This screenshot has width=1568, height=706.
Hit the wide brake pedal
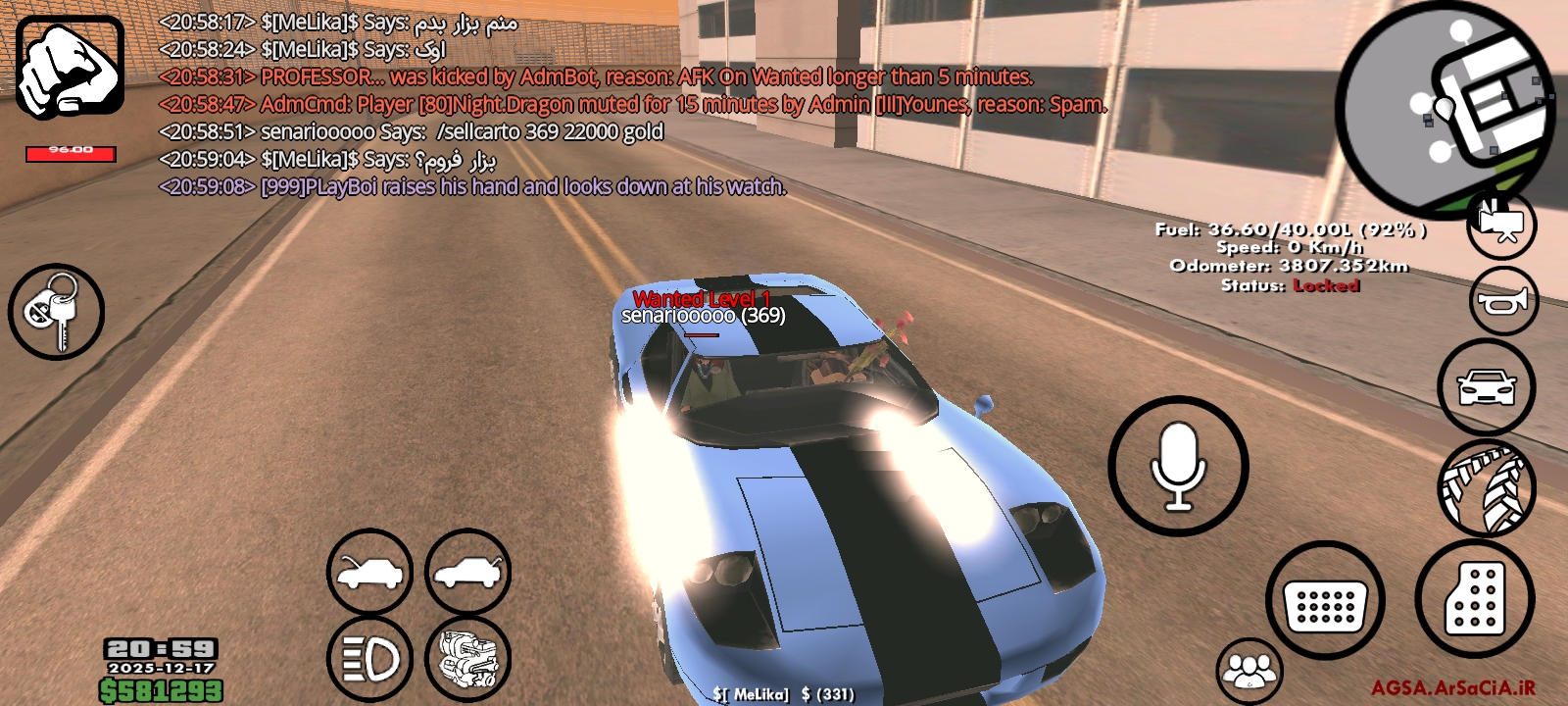tap(1324, 600)
